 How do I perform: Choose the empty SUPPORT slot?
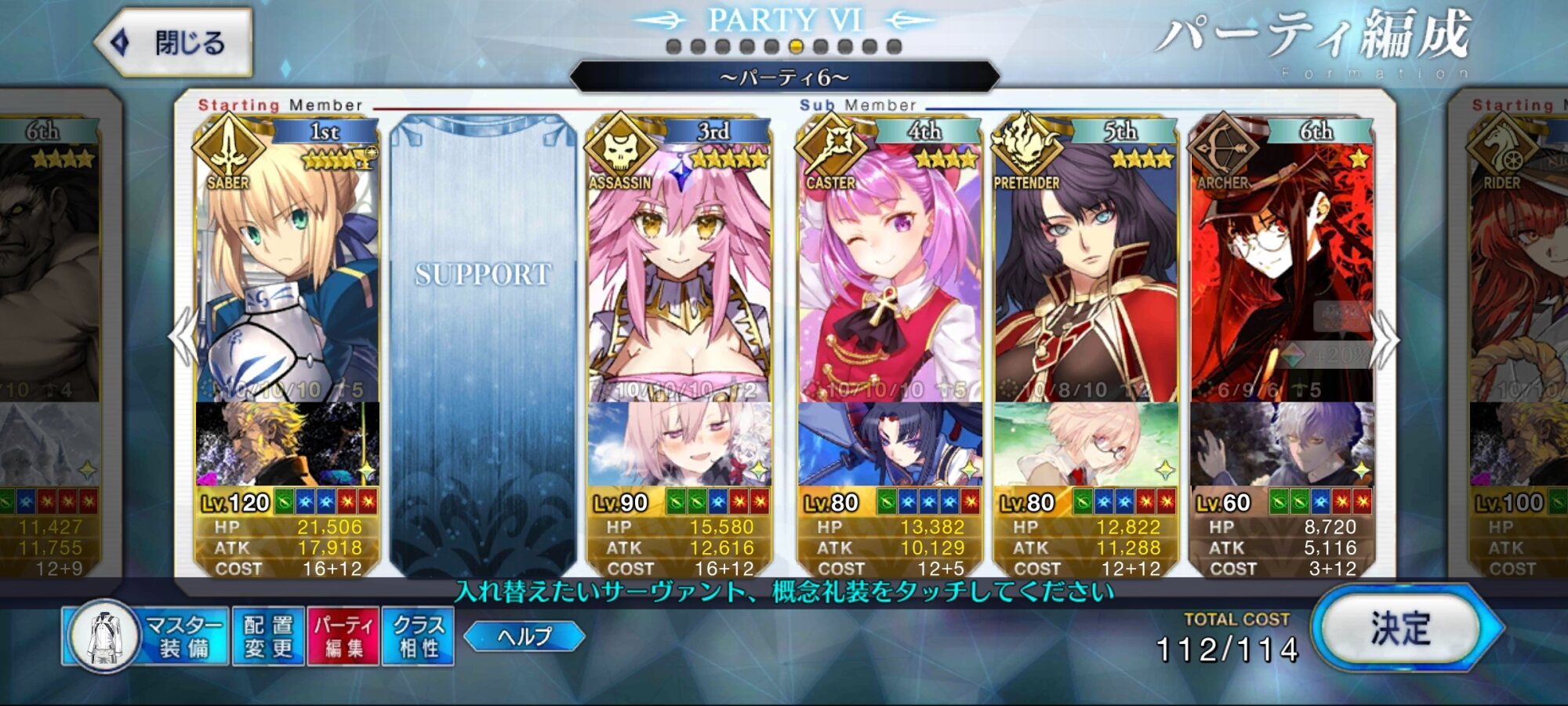coord(482,345)
